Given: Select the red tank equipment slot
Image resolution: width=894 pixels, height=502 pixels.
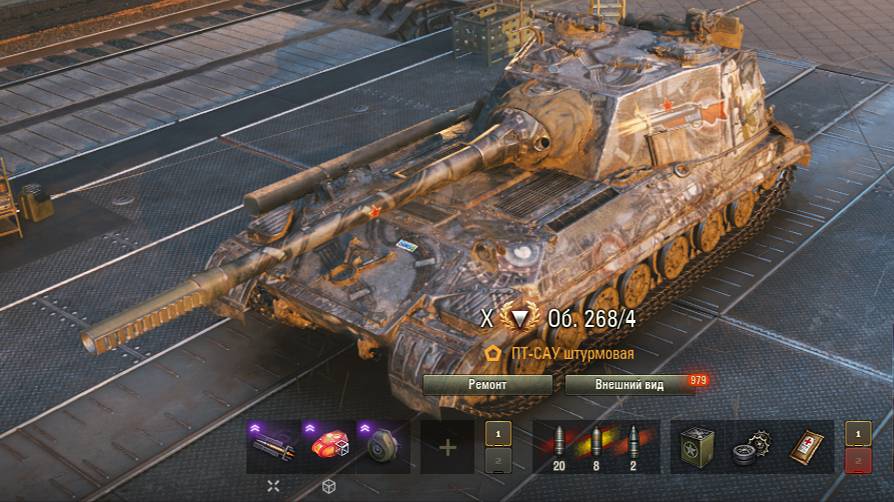Looking at the screenshot, I should pyautogui.click(x=329, y=446).
